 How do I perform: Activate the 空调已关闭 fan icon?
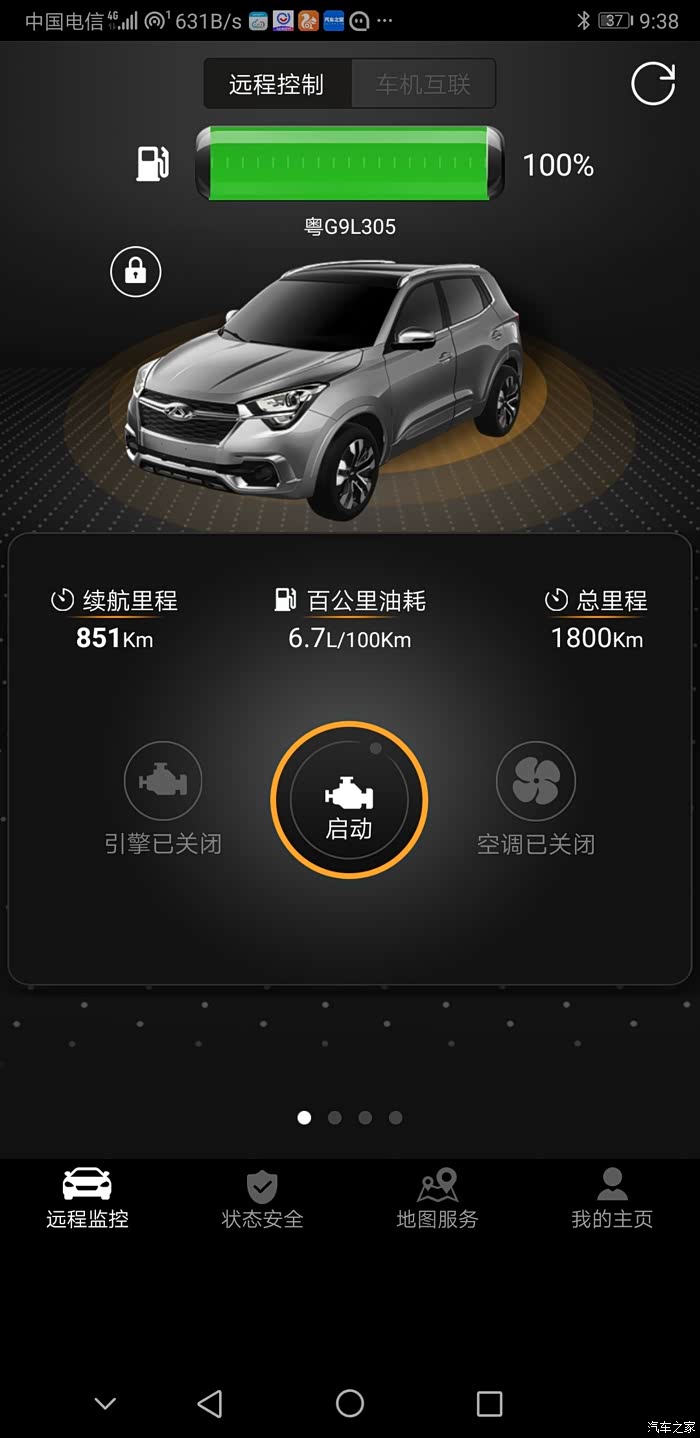tap(536, 781)
